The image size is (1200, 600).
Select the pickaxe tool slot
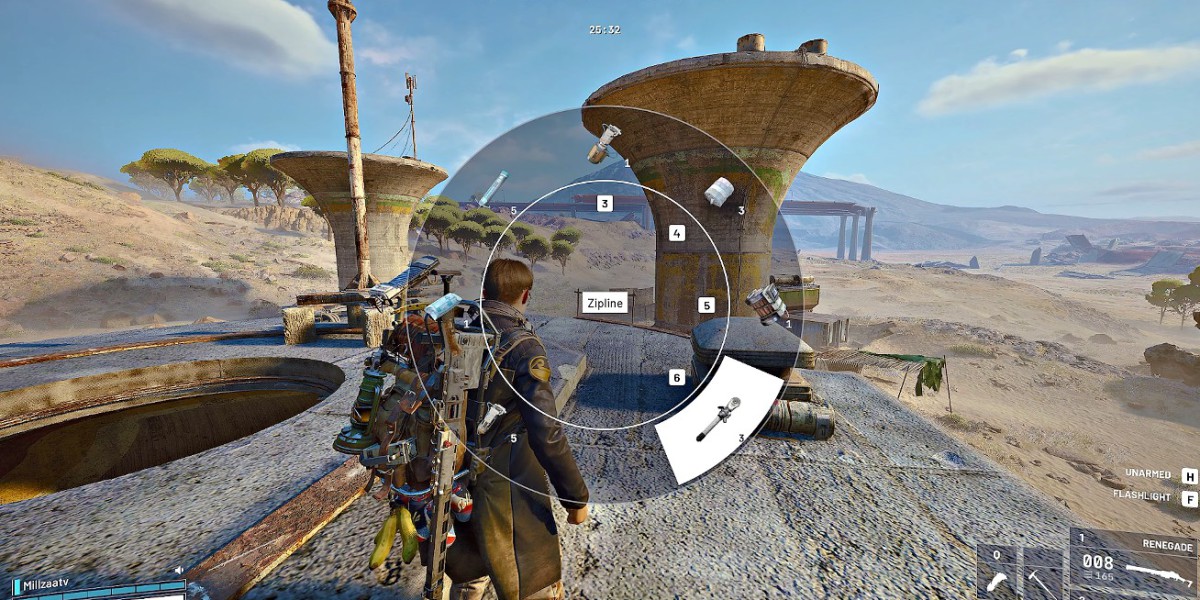pyautogui.click(x=1042, y=574)
